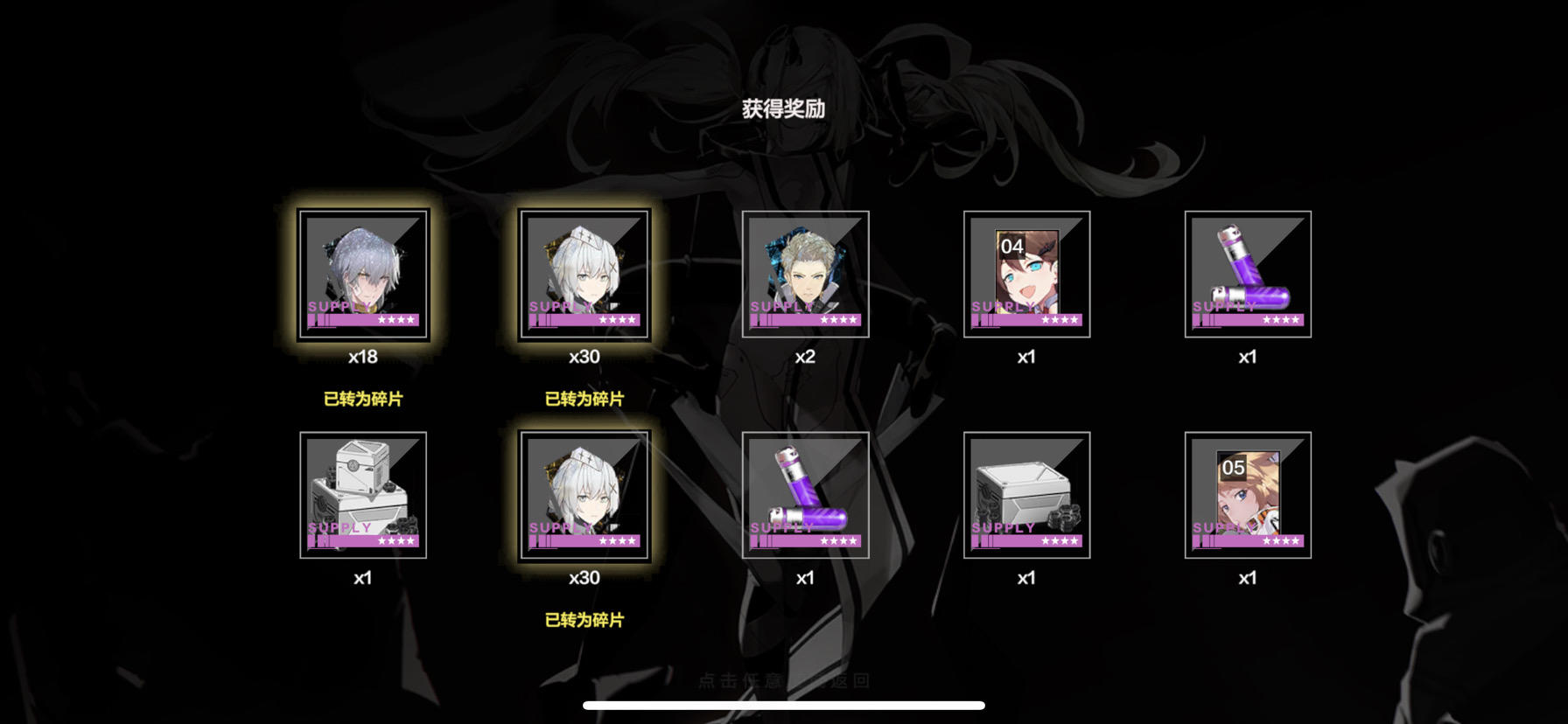Click the four-star rating on the blonde character card
1568x724 pixels.
[x=837, y=321]
